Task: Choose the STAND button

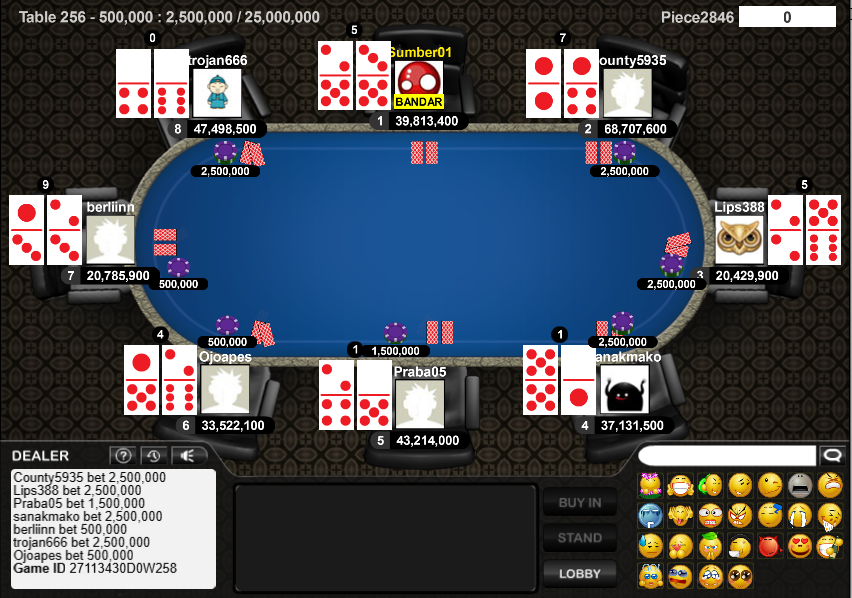Action: point(579,538)
